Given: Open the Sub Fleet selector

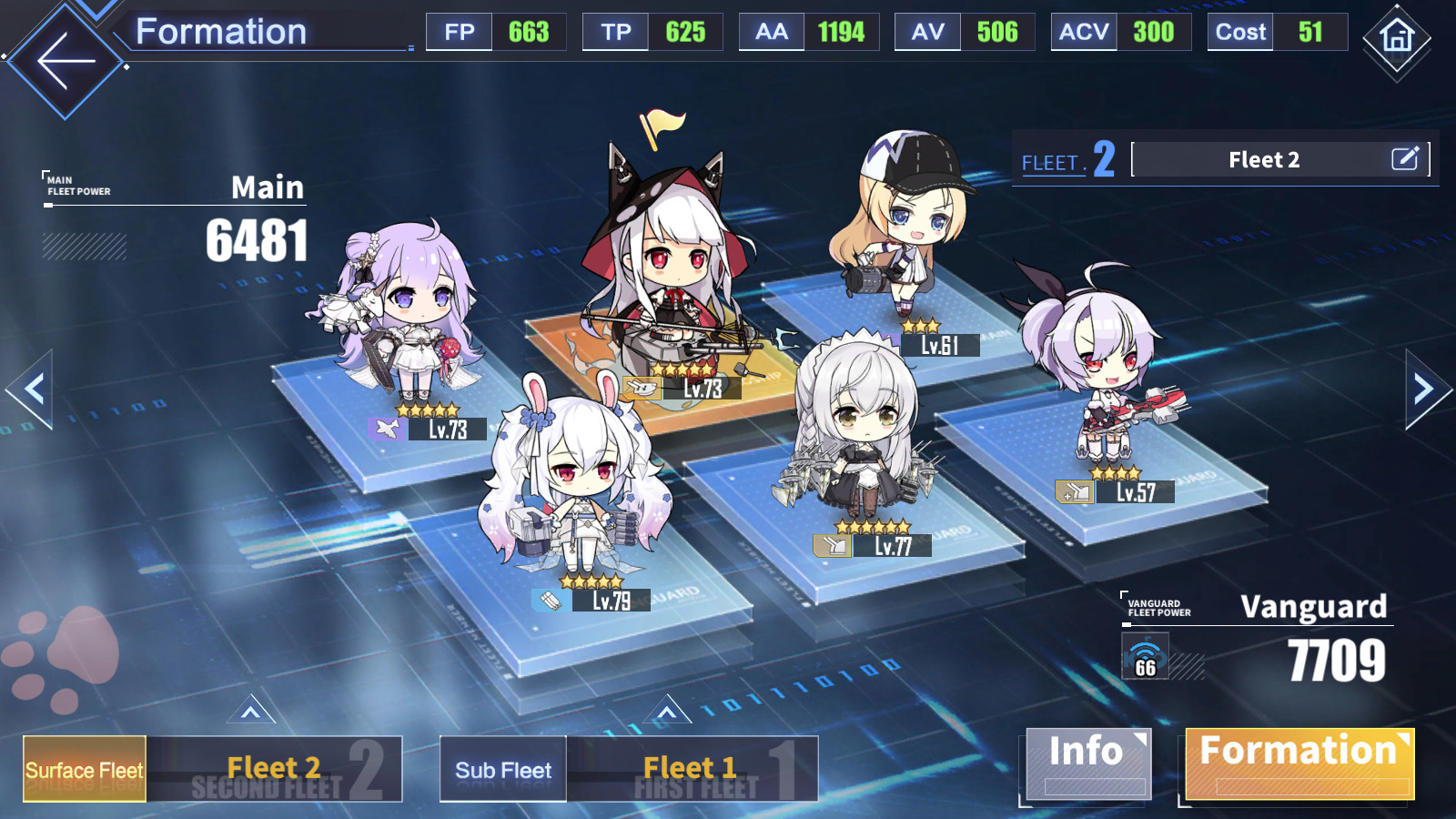Looking at the screenshot, I should click(x=502, y=769).
